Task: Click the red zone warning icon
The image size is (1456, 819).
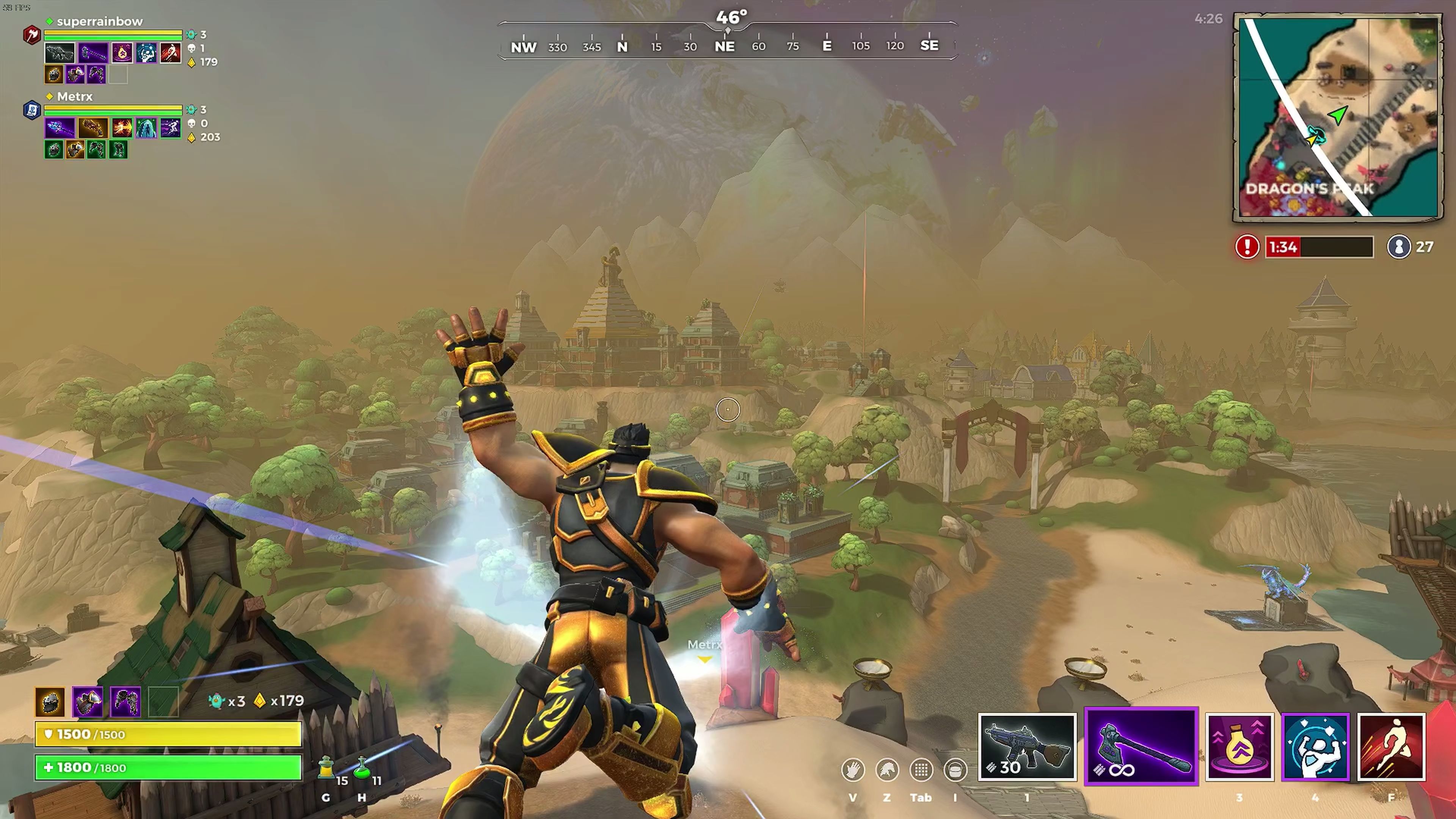Action: click(1247, 247)
